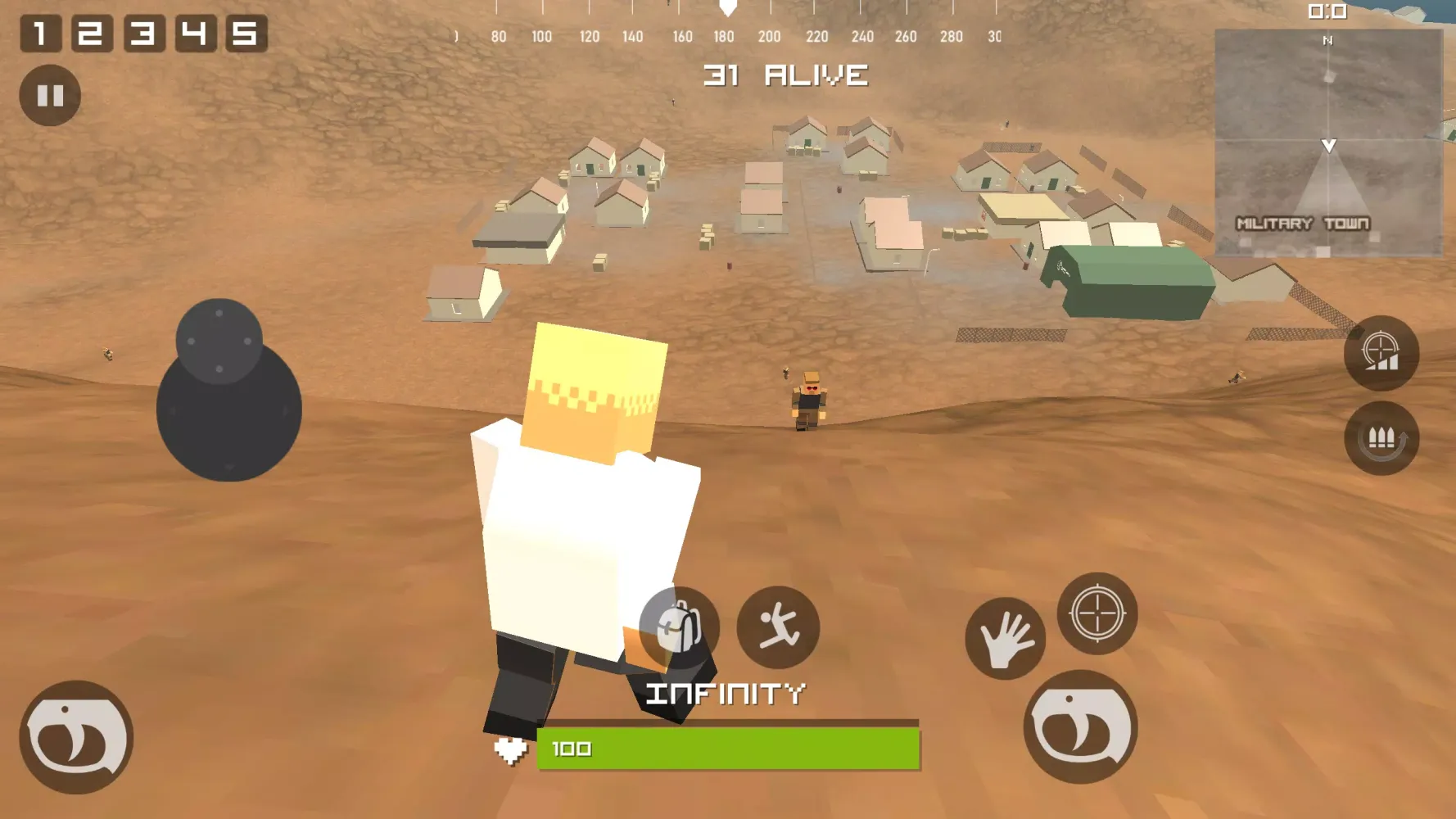Toggle crouch with the stick-figure icon
Viewport: 1456px width, 819px height.
pyautogui.click(x=779, y=627)
